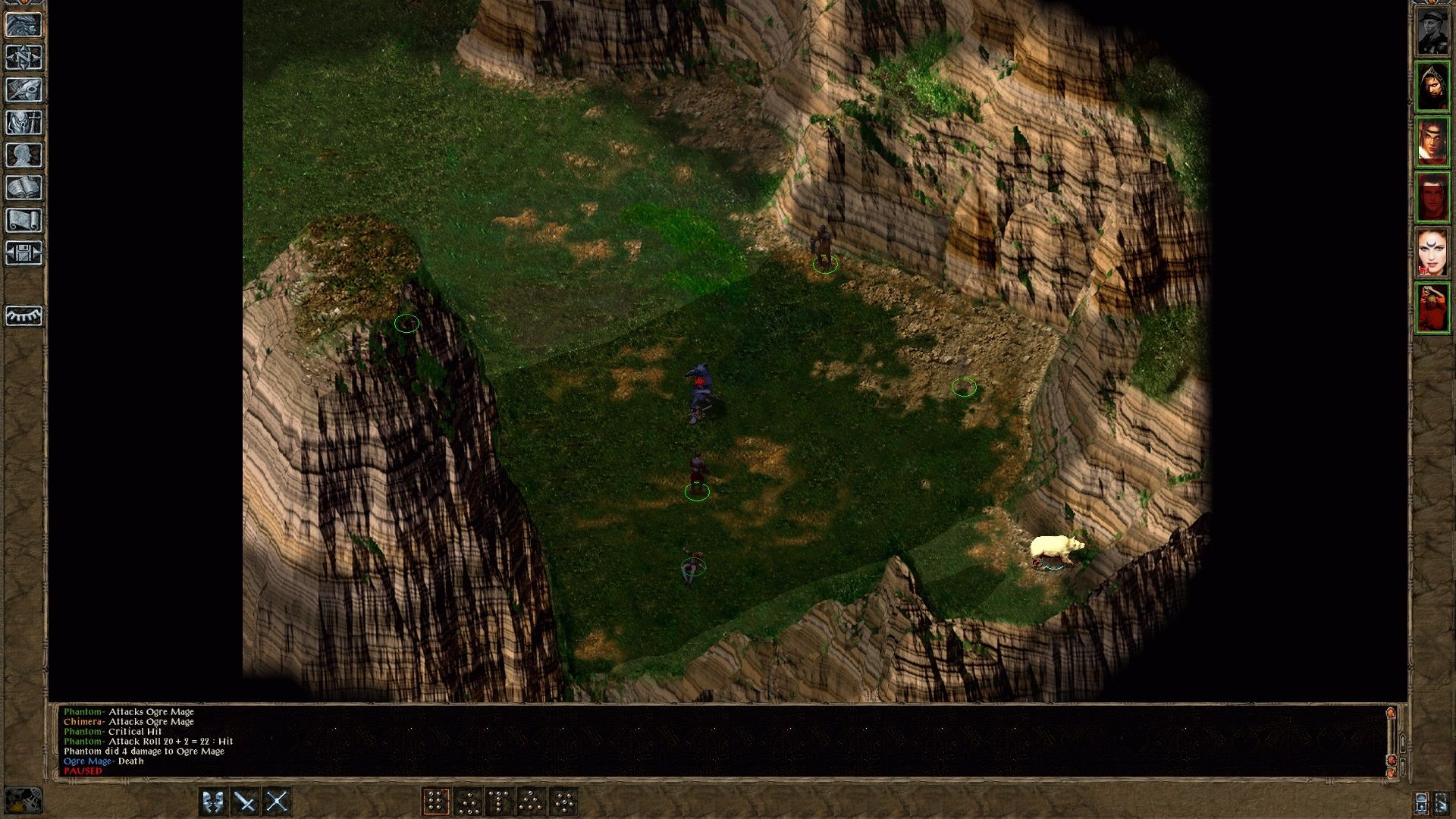Open the World Map compass icon
Viewport: 1456px width, 819px height.
click(25, 58)
